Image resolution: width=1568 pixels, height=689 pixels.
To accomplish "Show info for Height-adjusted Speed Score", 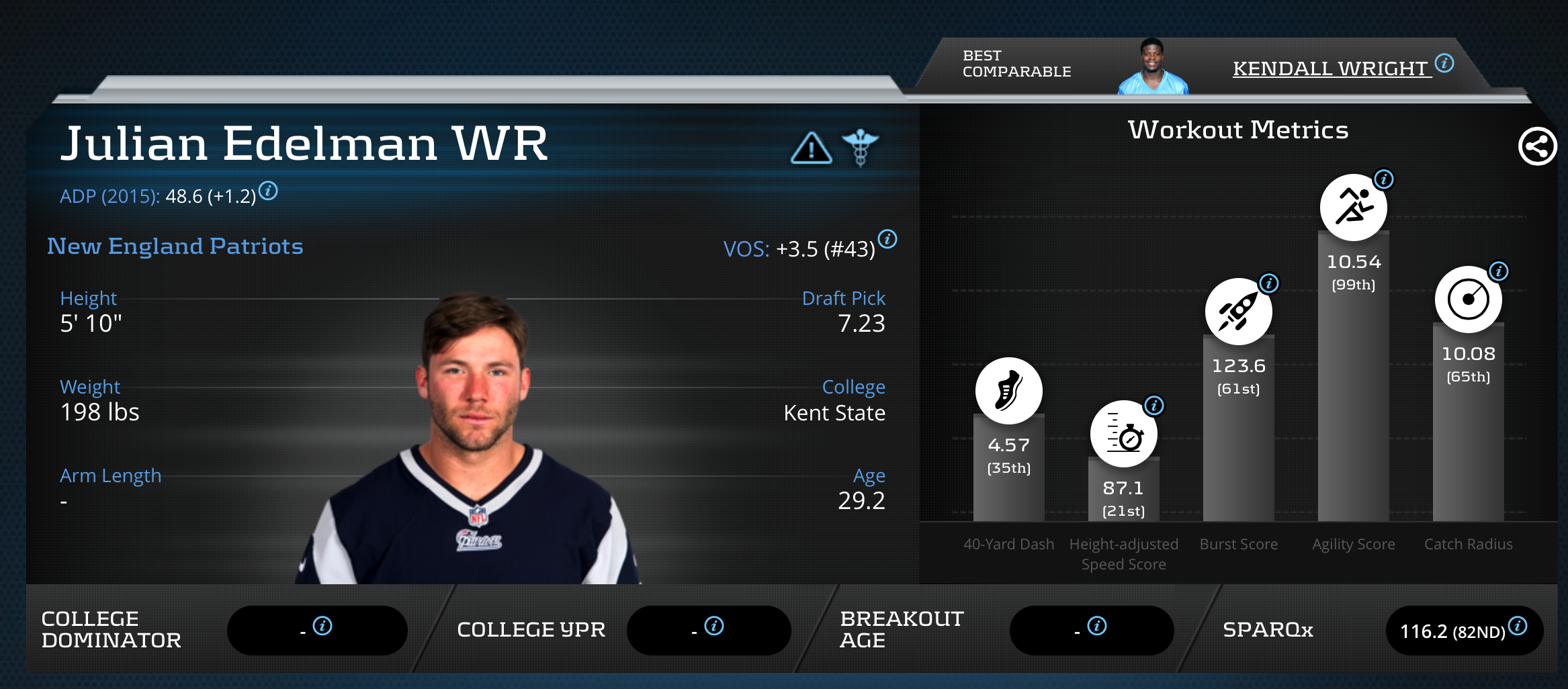I will coord(1154,406).
